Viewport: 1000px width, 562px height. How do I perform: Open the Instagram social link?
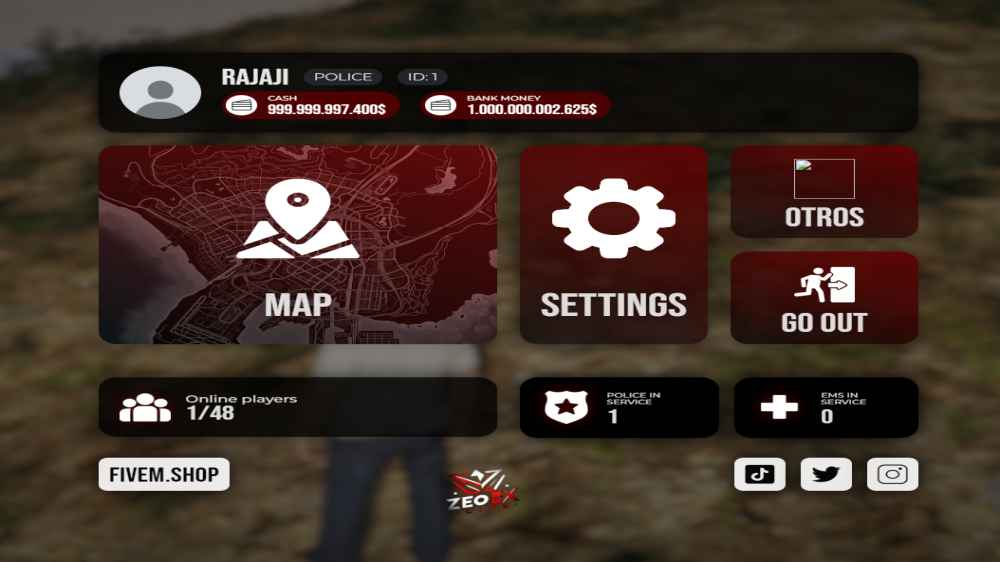892,474
